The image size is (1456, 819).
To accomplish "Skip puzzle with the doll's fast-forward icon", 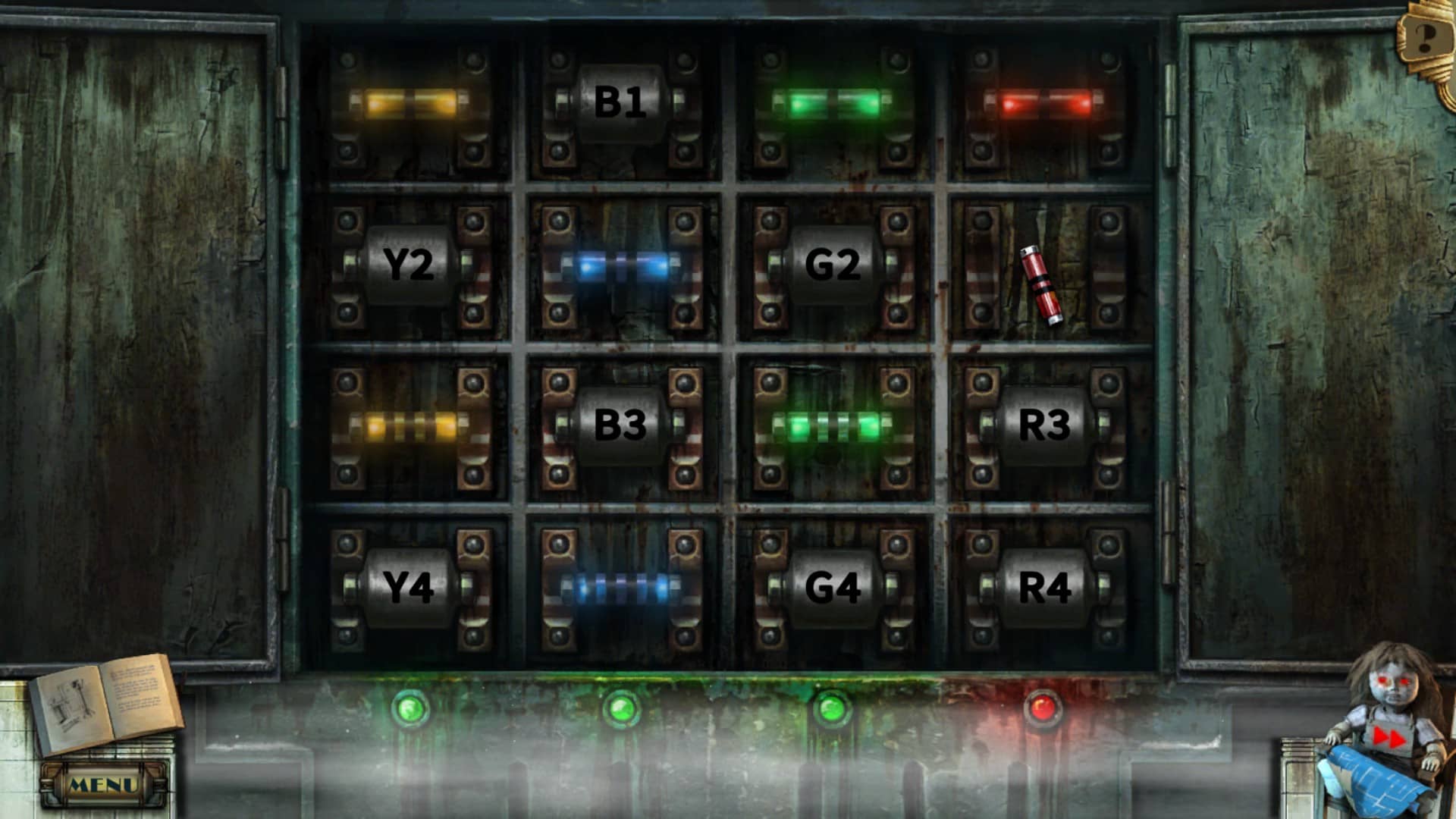I will pyautogui.click(x=1389, y=737).
